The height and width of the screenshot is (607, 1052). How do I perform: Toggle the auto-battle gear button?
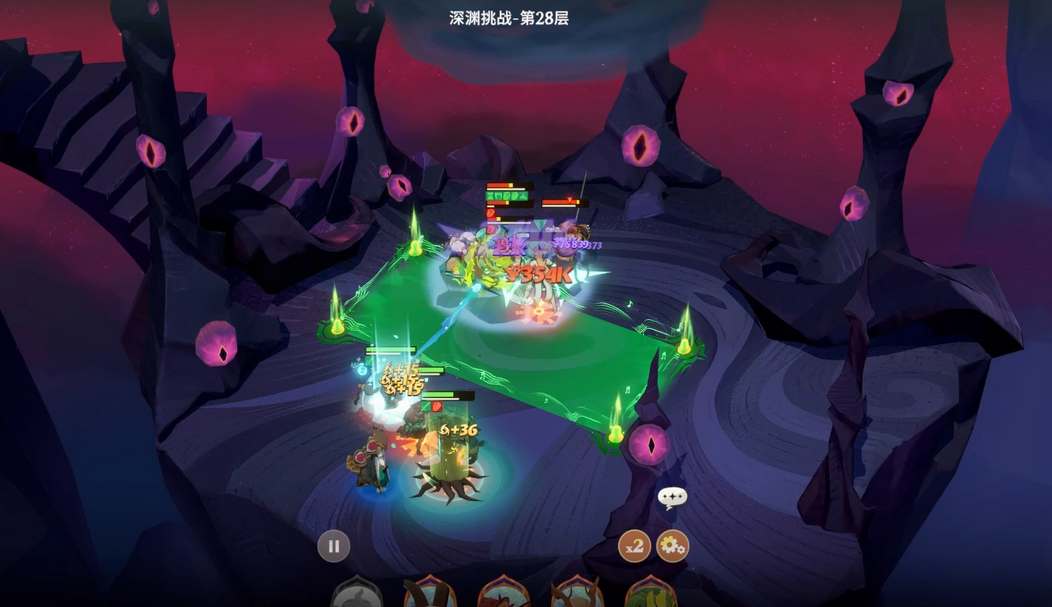(x=672, y=546)
